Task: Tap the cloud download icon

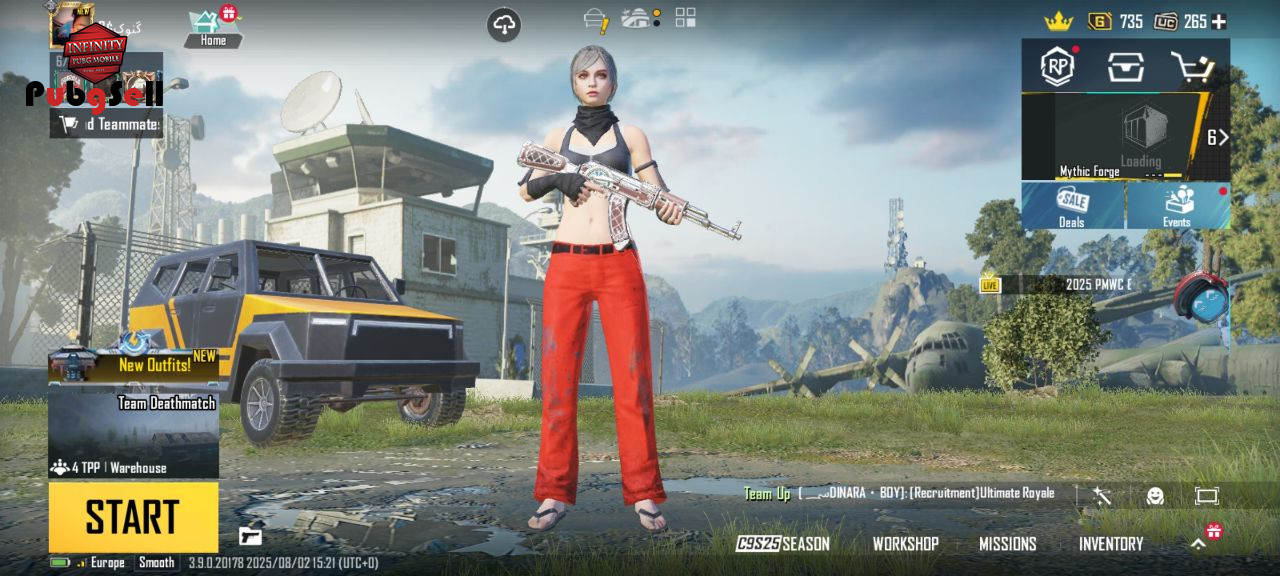Action: coord(504,25)
